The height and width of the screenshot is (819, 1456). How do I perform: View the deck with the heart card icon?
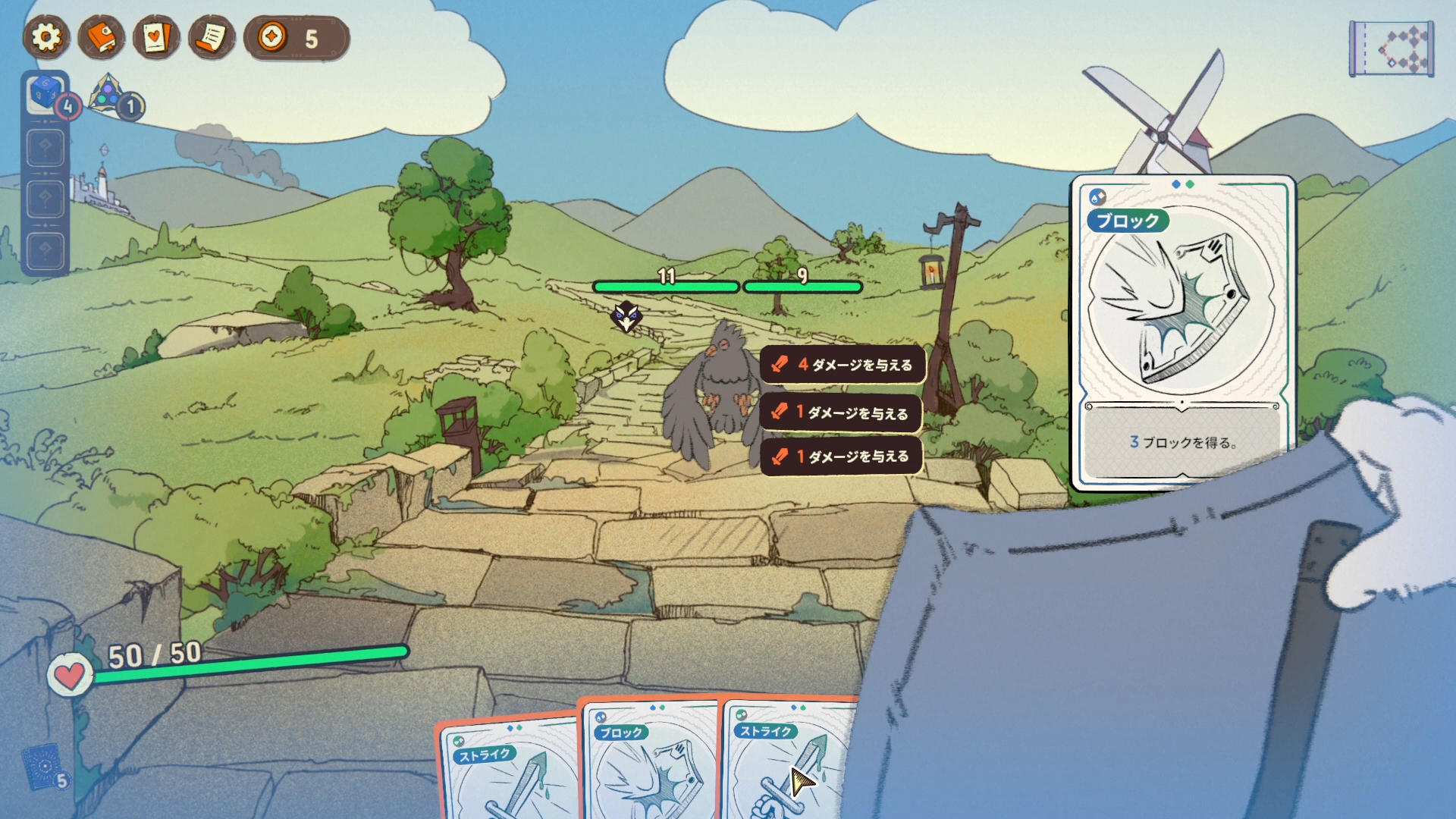click(x=156, y=37)
